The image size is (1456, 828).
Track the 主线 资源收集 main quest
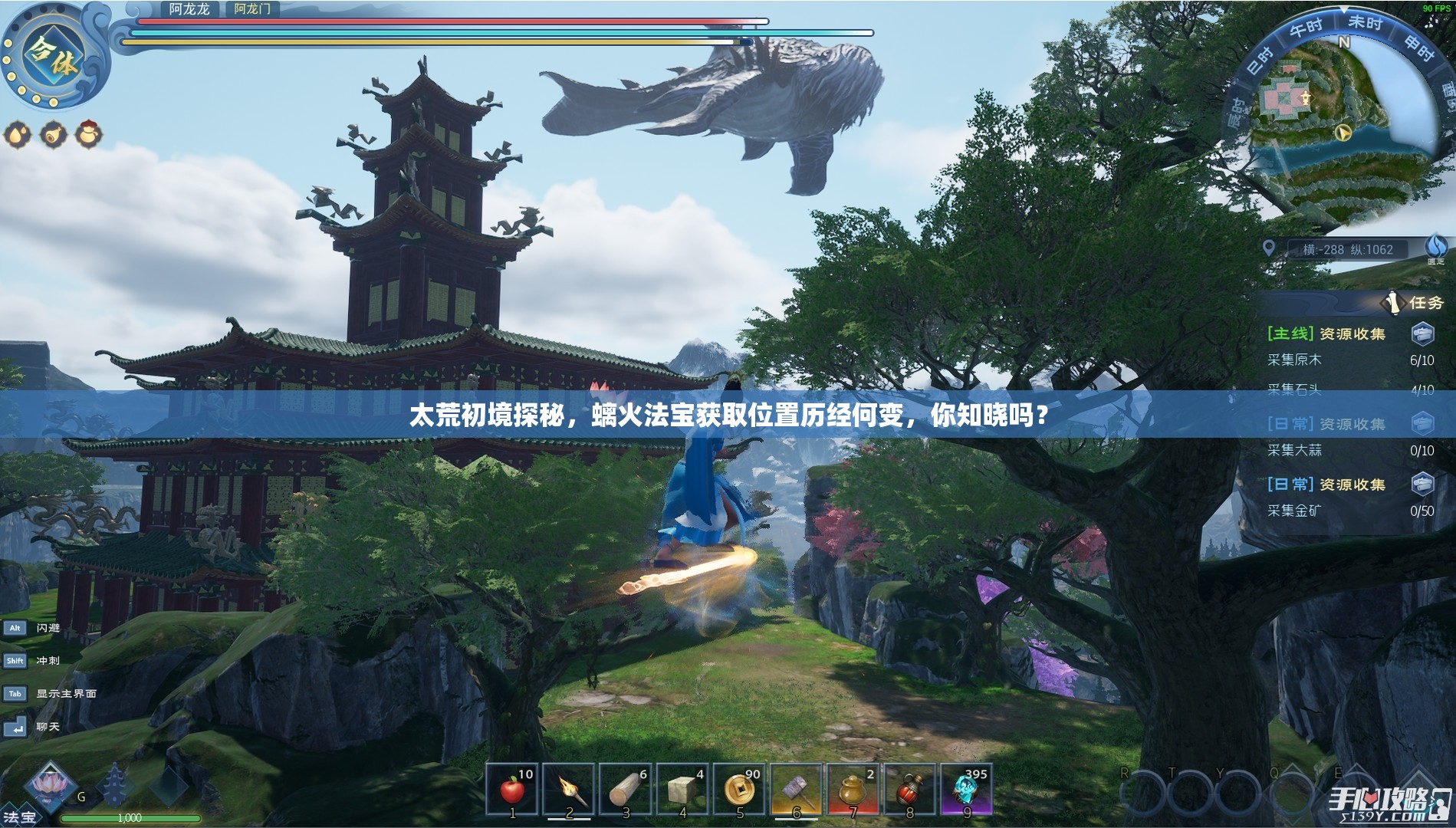click(1326, 333)
